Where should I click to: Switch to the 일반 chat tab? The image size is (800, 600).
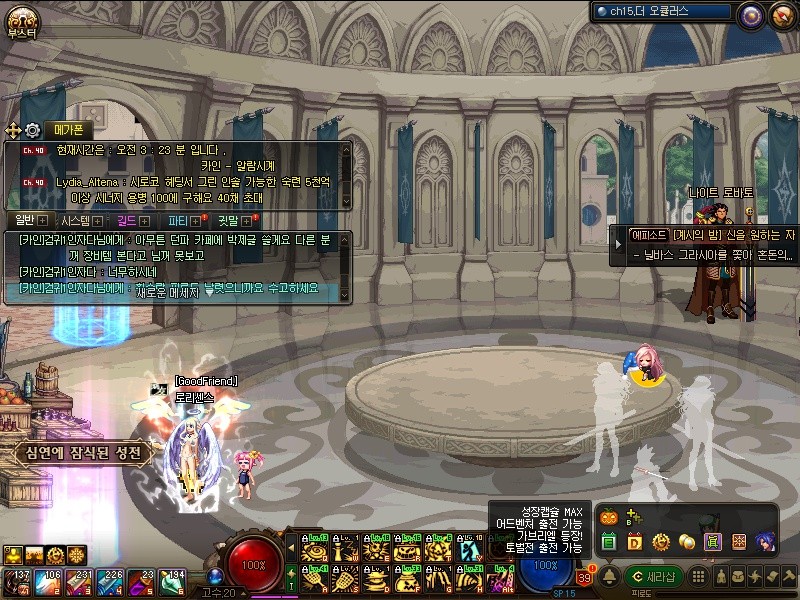coord(24,220)
